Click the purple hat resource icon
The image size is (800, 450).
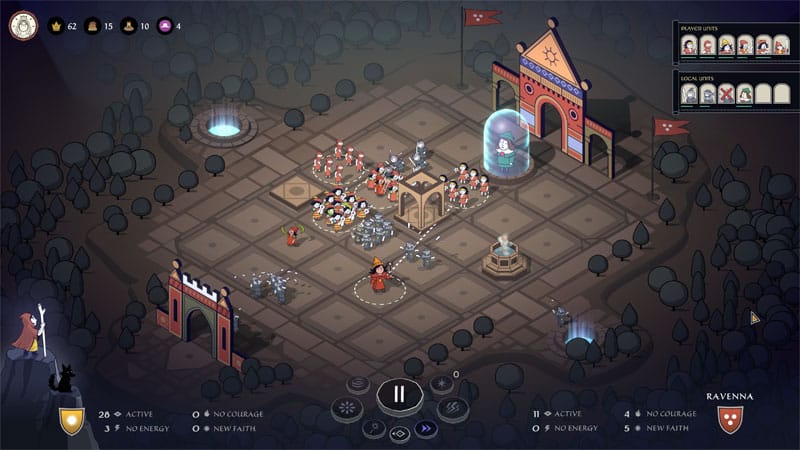(165, 26)
